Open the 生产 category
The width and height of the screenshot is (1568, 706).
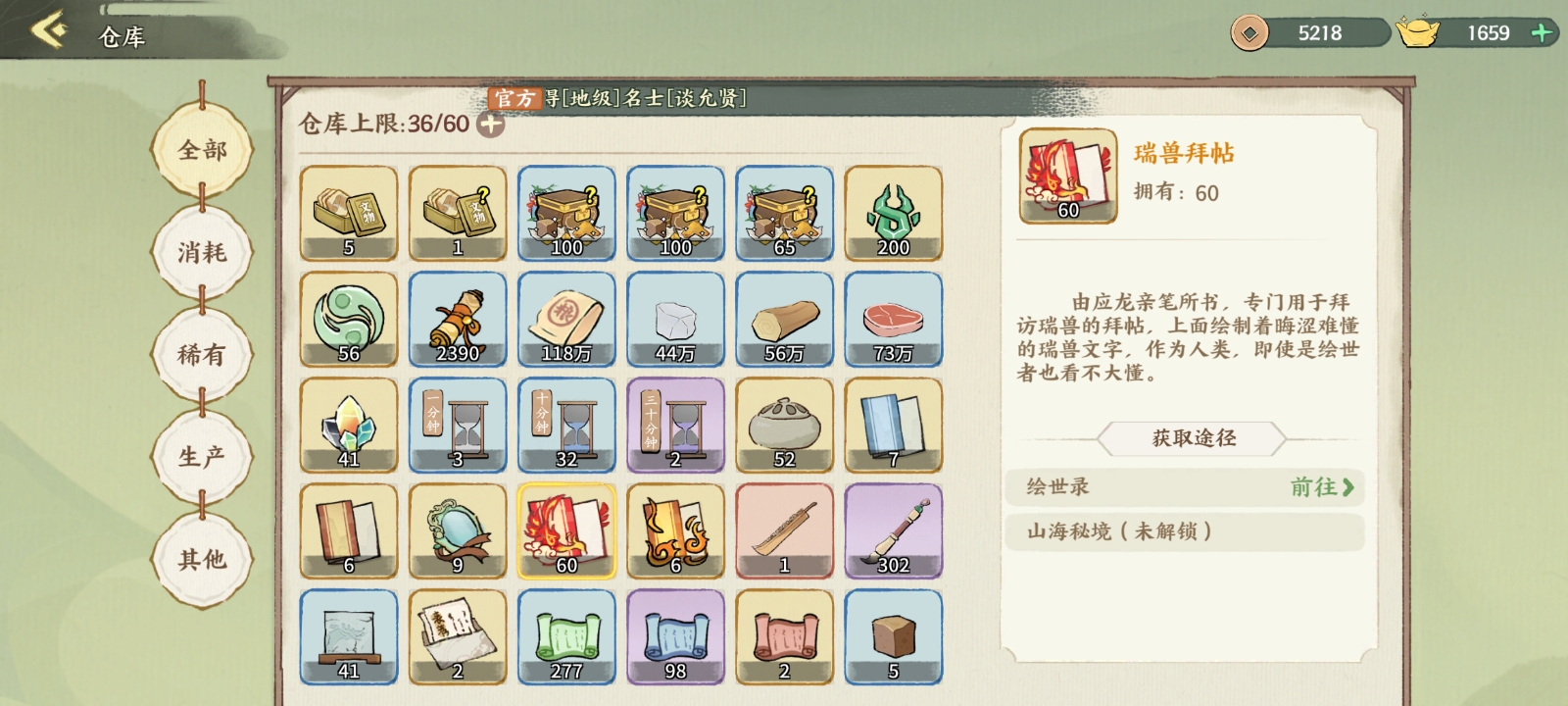[x=203, y=454]
